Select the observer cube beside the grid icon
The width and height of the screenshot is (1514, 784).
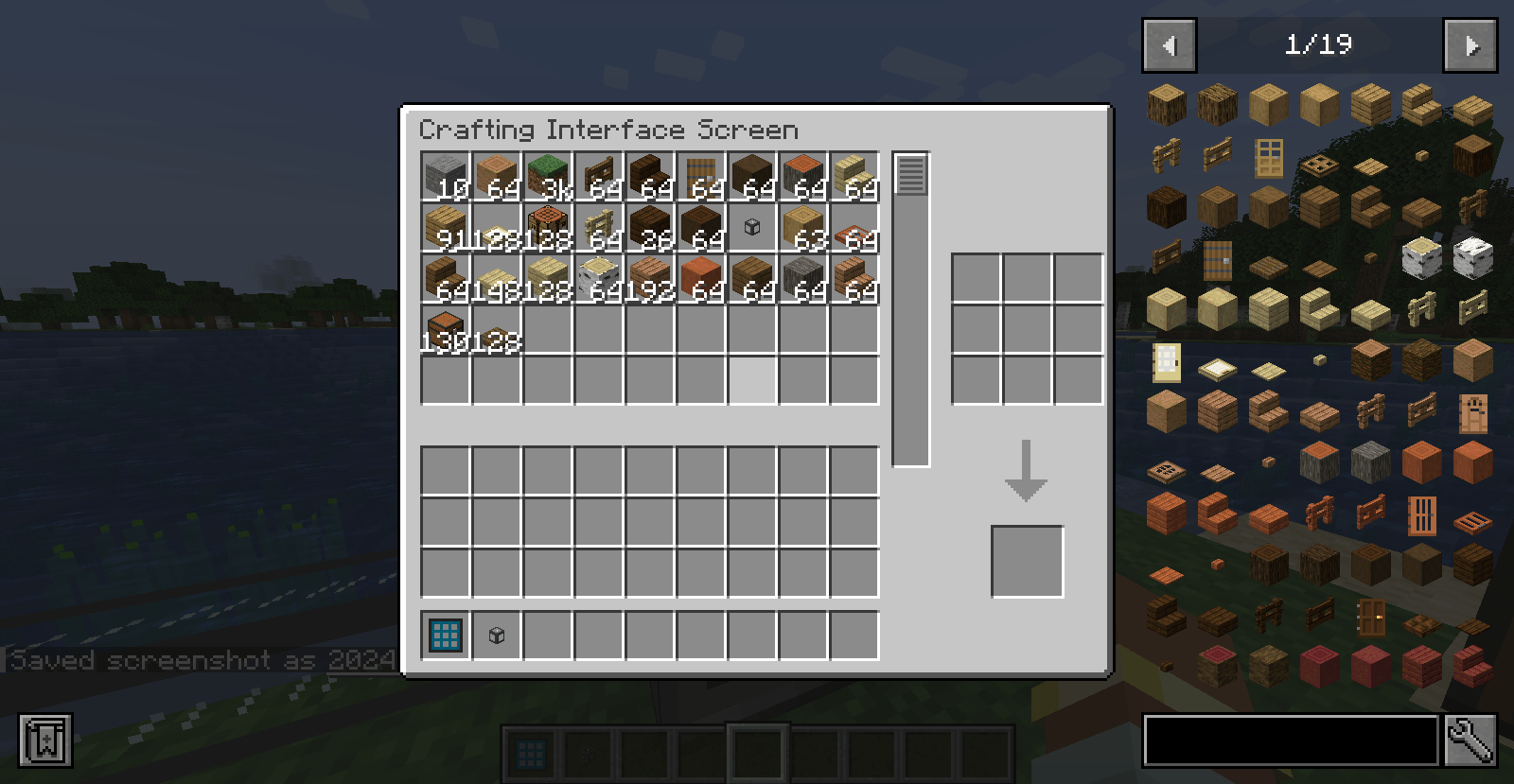[497, 636]
